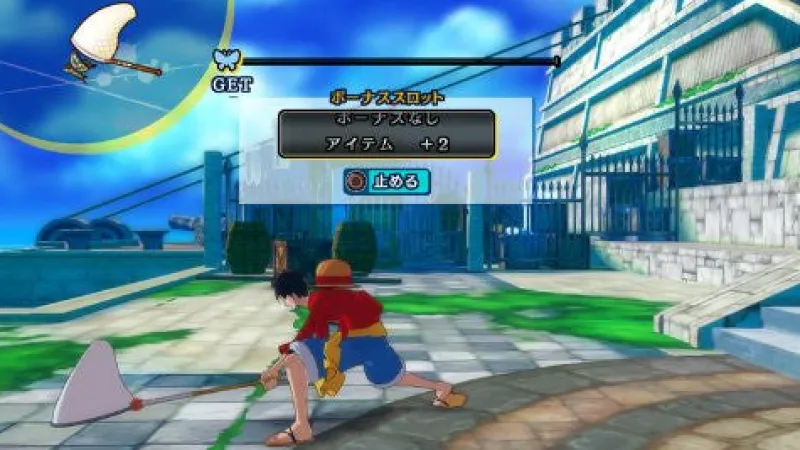Click the 止める stop button
The height and width of the screenshot is (450, 800).
386,182
